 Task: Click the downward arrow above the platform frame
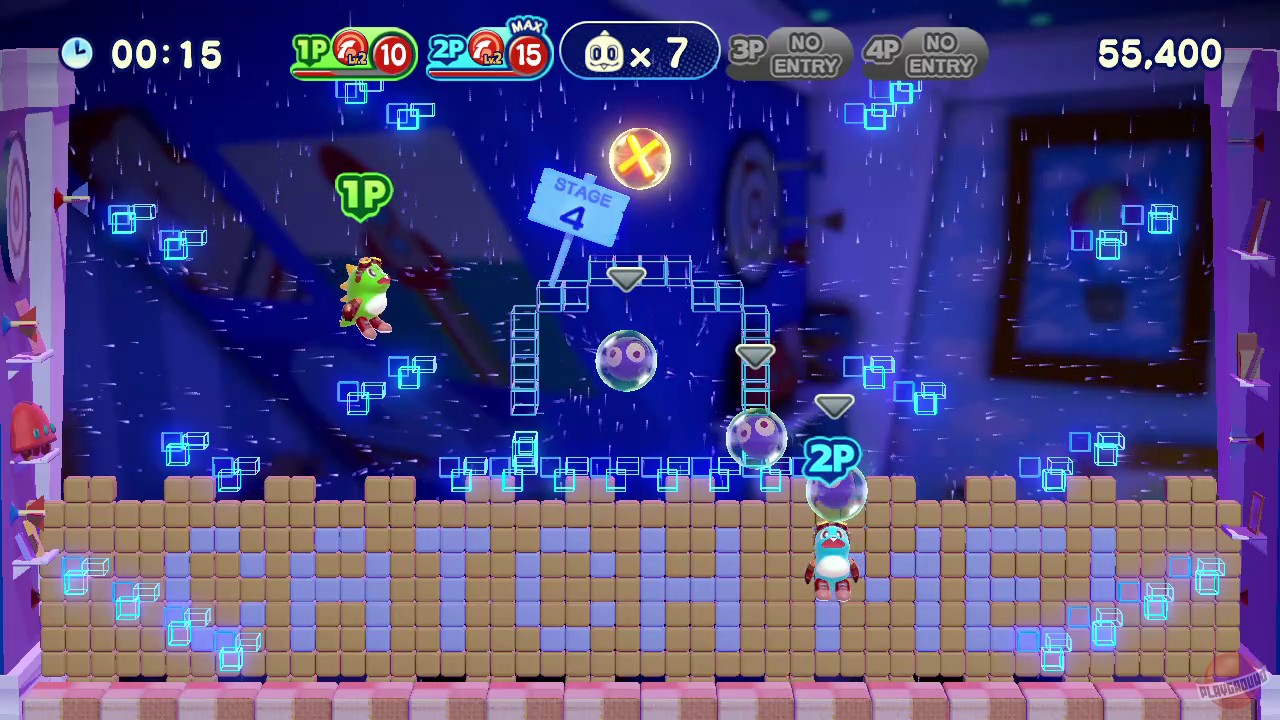(625, 278)
